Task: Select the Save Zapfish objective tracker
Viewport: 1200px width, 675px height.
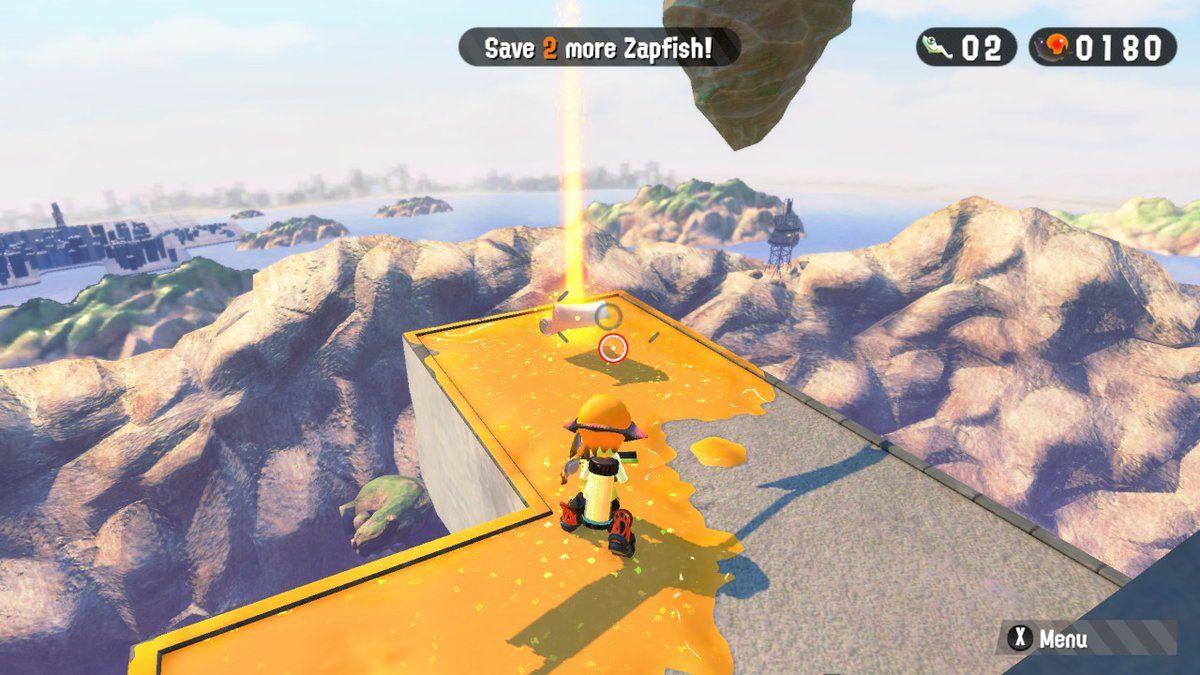Action: pyautogui.click(x=599, y=48)
